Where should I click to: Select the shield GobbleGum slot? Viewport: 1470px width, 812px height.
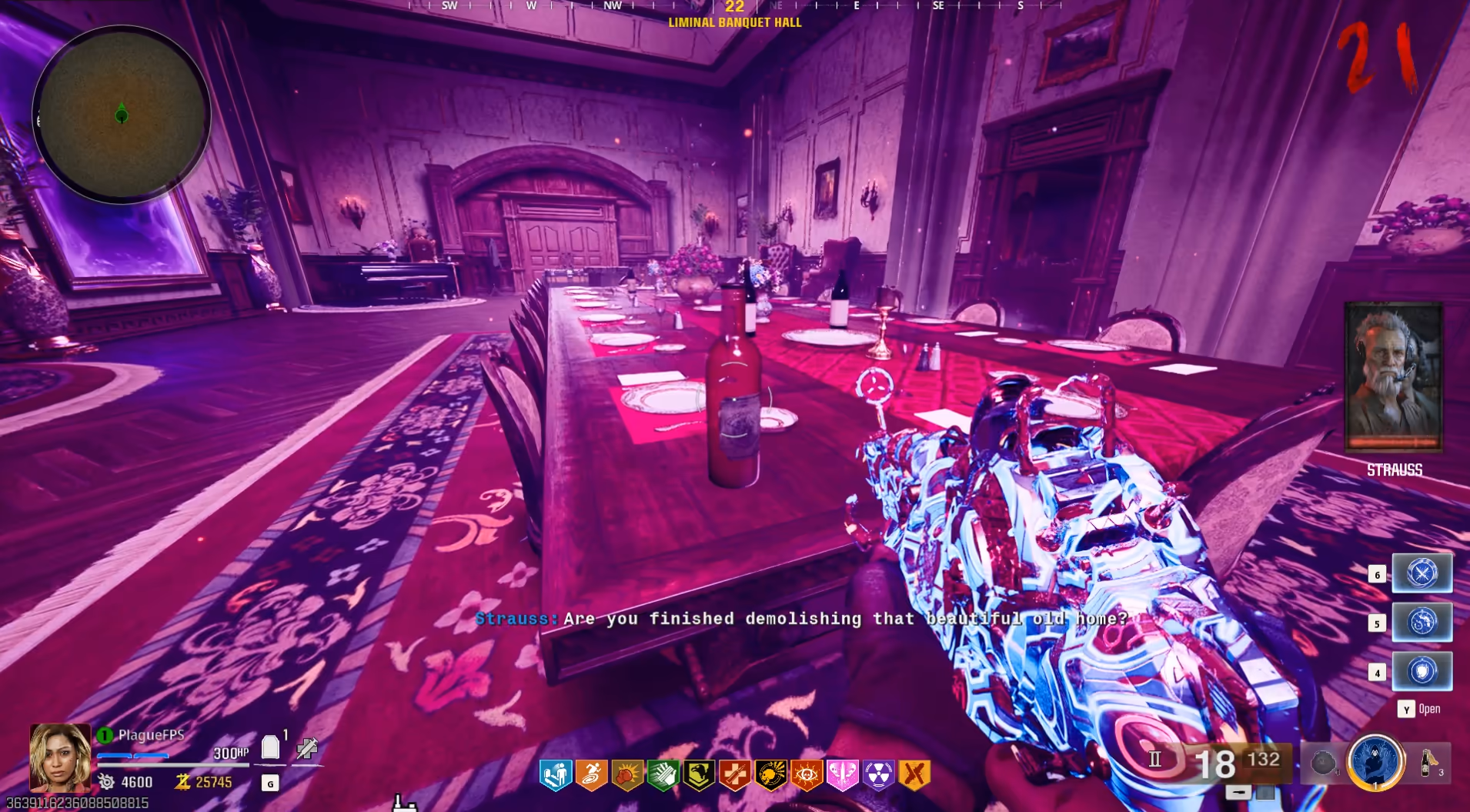(1422, 671)
